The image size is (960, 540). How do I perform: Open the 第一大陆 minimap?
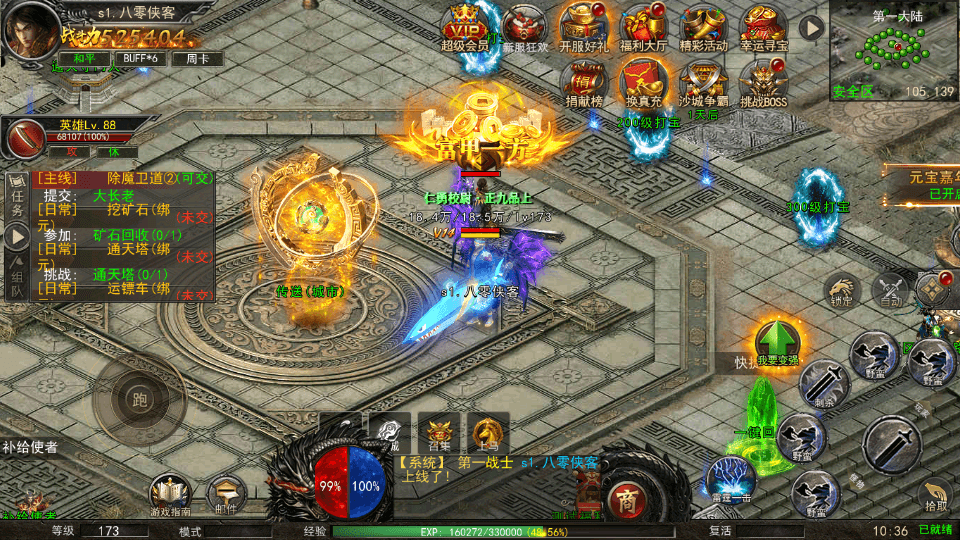coord(893,48)
